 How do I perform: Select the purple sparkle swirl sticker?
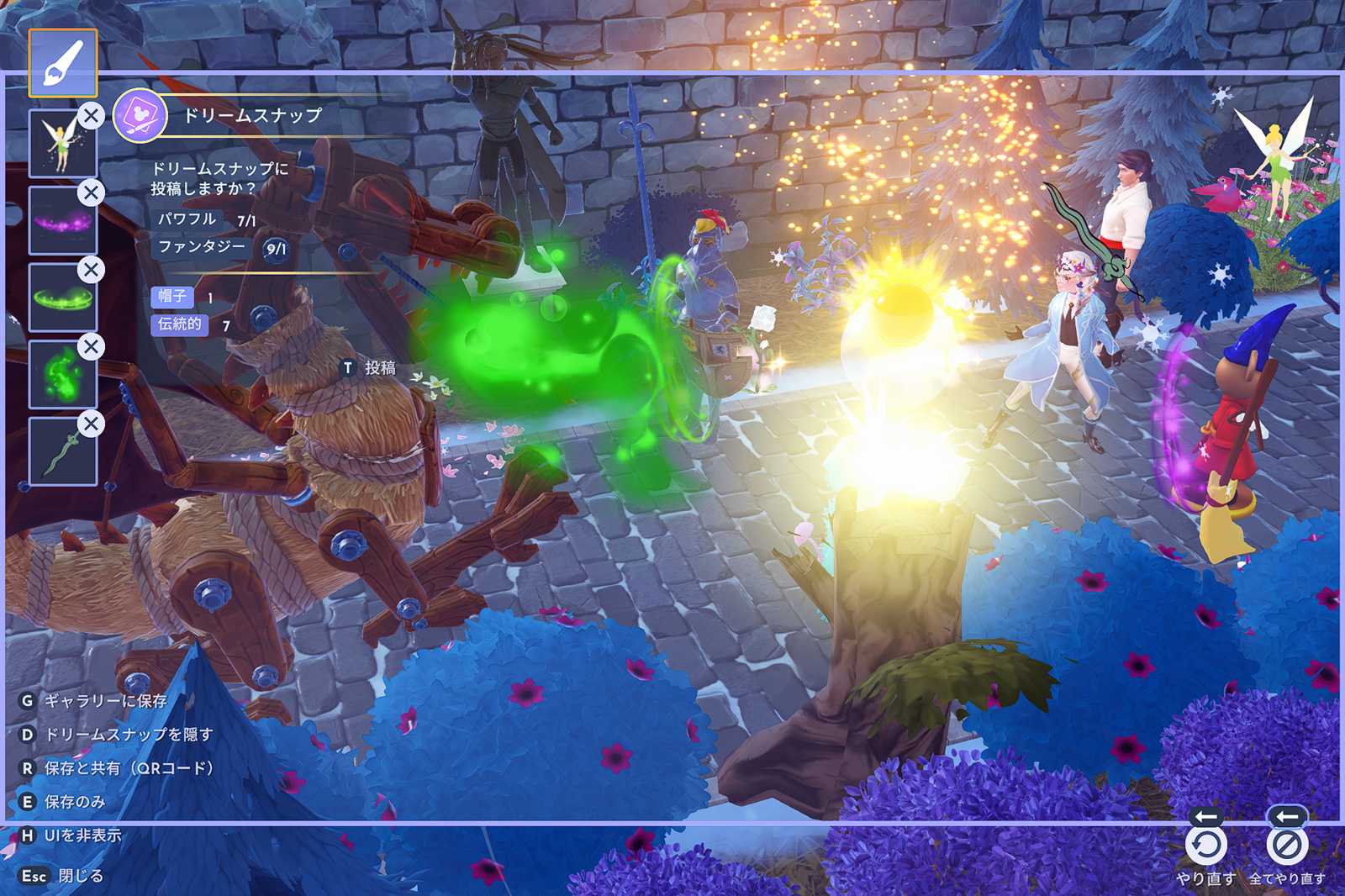pos(62,222)
